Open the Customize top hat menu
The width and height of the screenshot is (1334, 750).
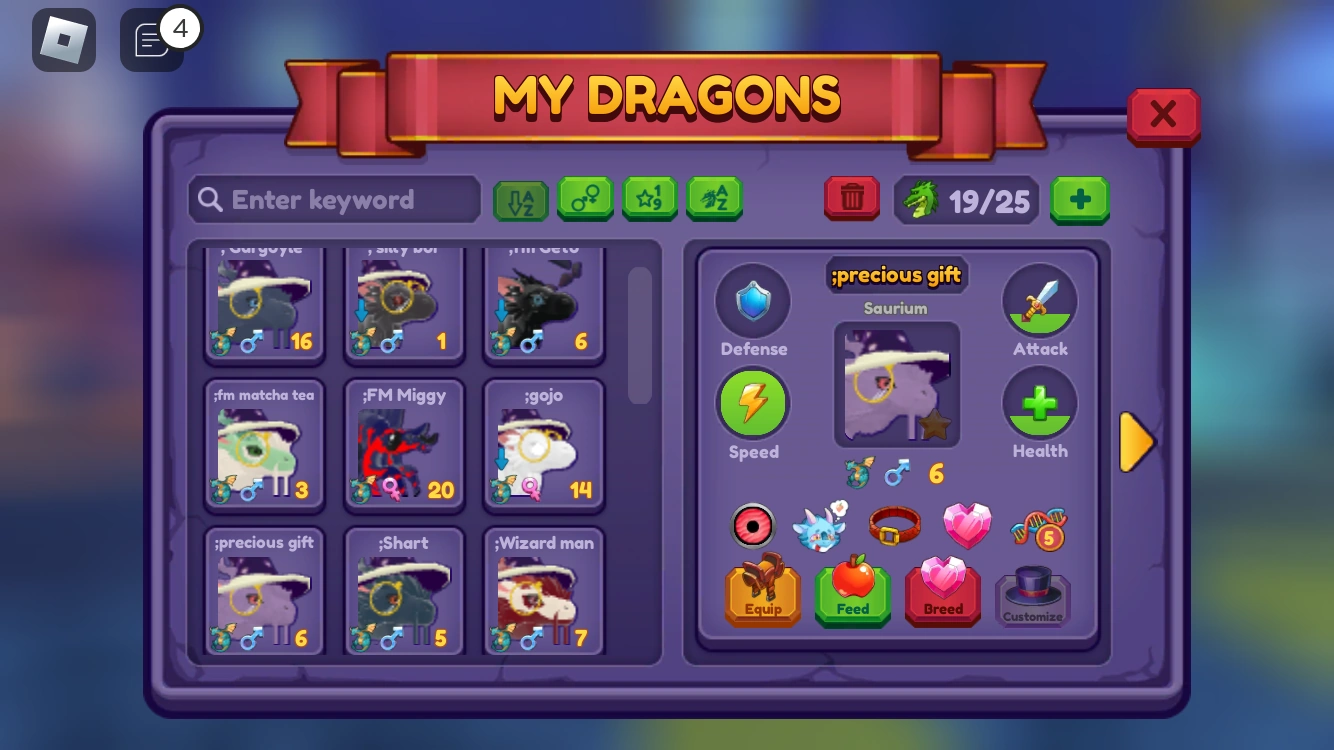click(x=1033, y=593)
